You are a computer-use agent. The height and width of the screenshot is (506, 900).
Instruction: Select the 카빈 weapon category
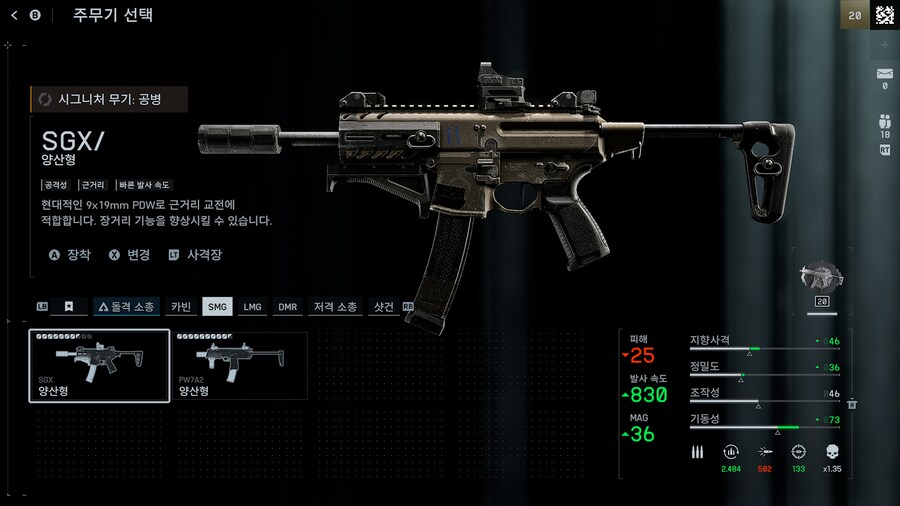pos(181,307)
